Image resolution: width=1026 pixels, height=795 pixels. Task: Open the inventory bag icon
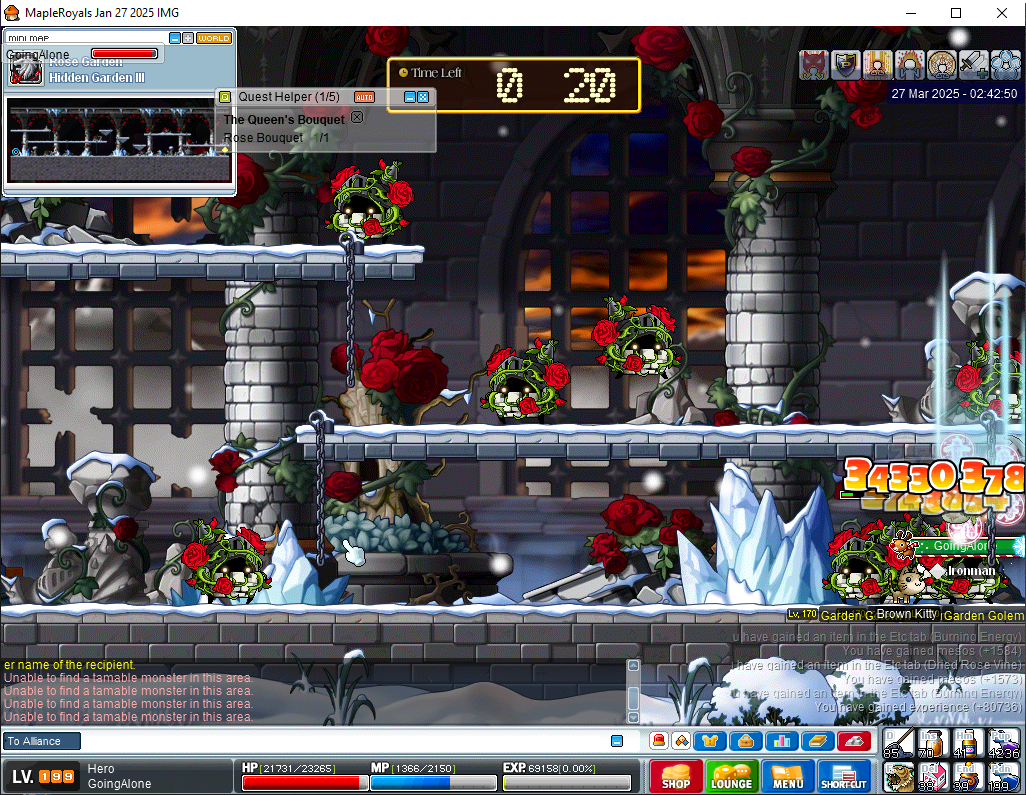point(746,741)
